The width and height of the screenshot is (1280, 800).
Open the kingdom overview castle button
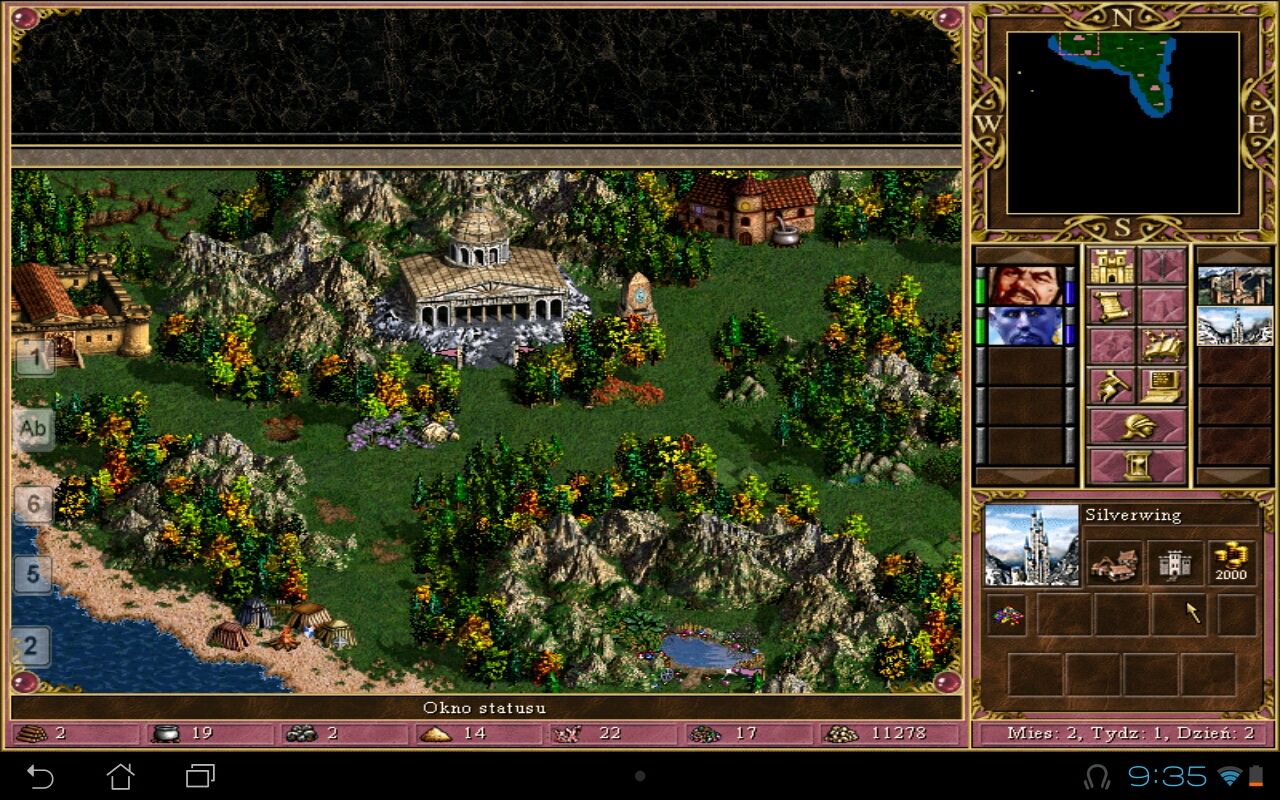pos(1111,266)
